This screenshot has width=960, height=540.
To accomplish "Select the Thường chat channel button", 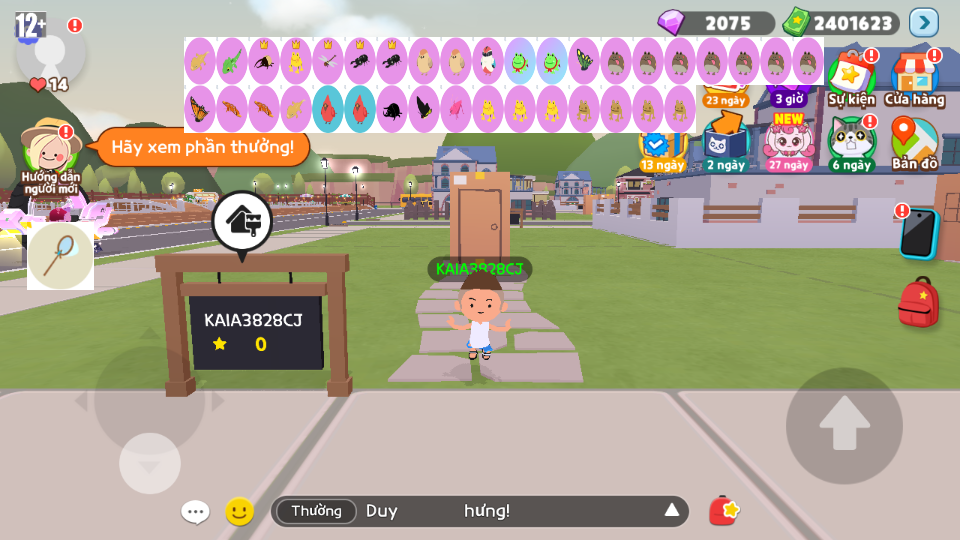I will [316, 511].
